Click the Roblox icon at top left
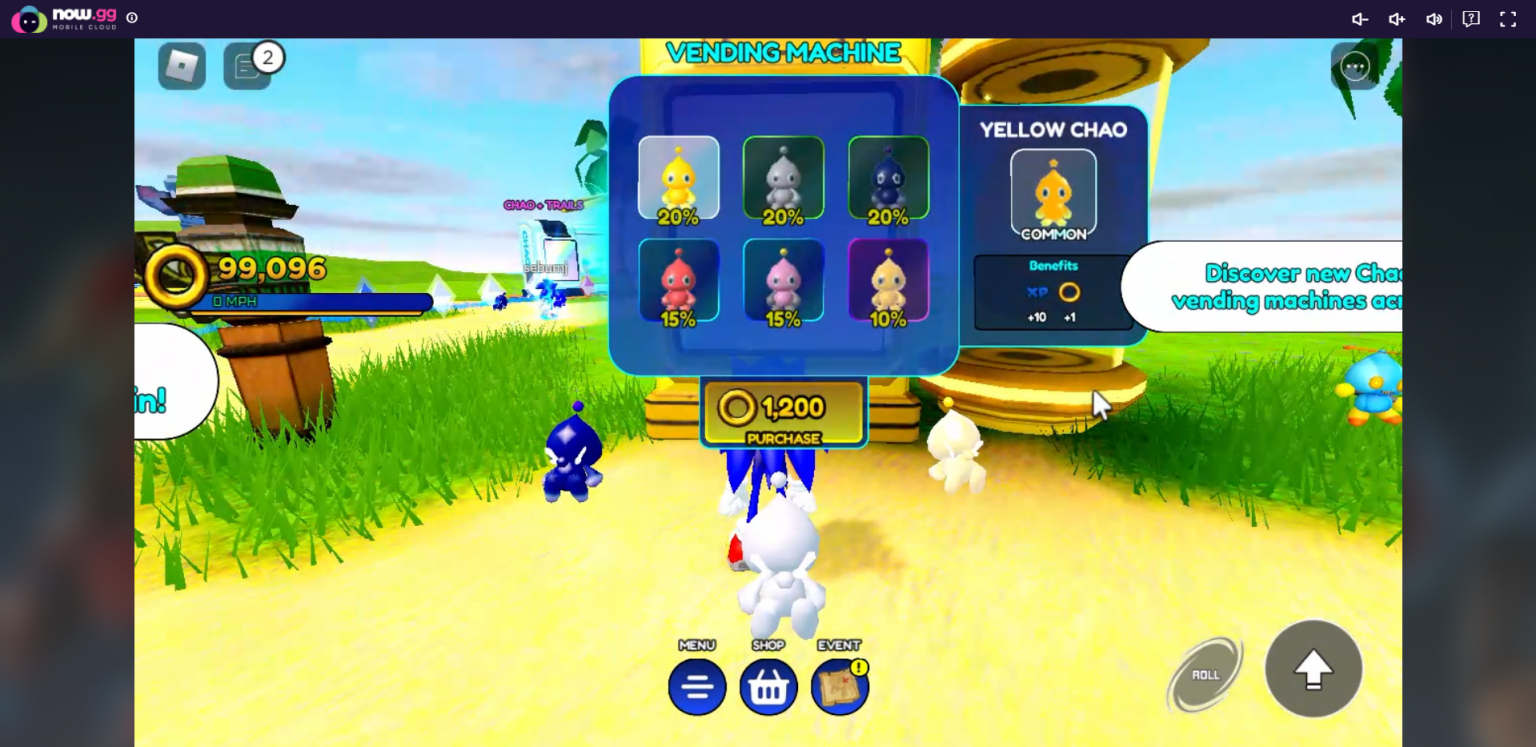1536x747 pixels. click(x=181, y=68)
